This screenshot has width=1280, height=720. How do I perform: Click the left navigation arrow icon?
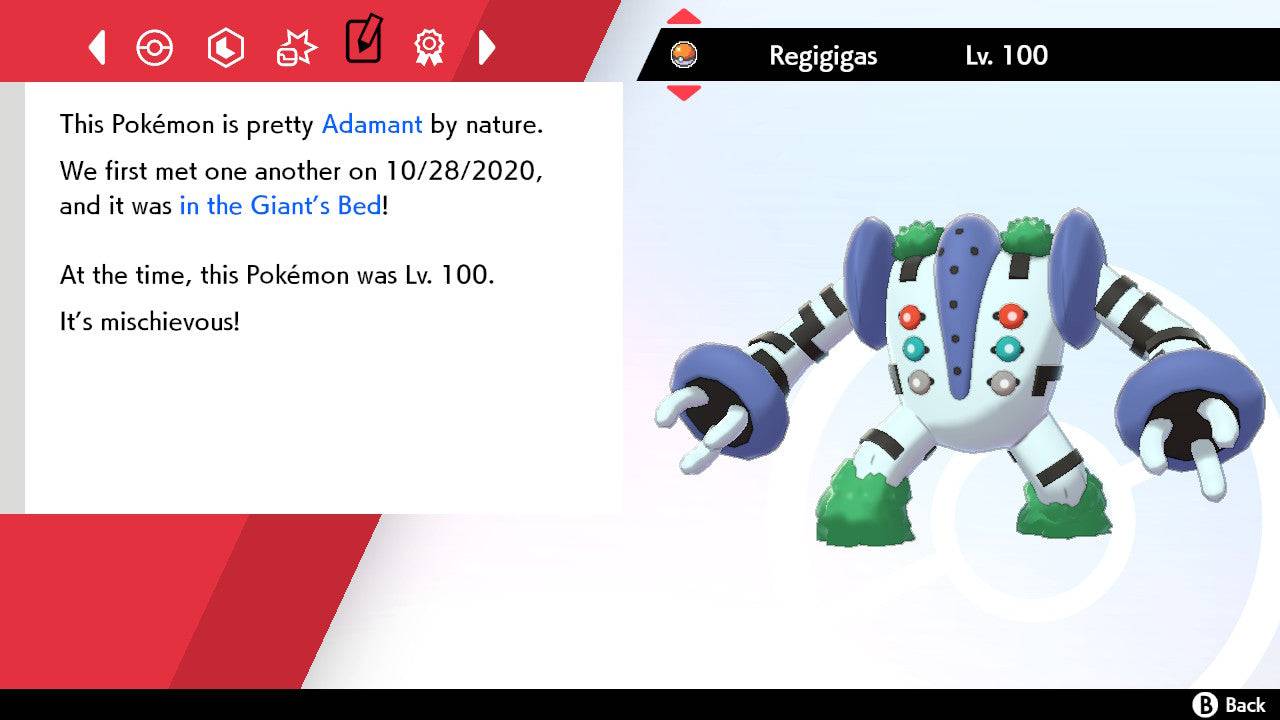[x=96, y=46]
